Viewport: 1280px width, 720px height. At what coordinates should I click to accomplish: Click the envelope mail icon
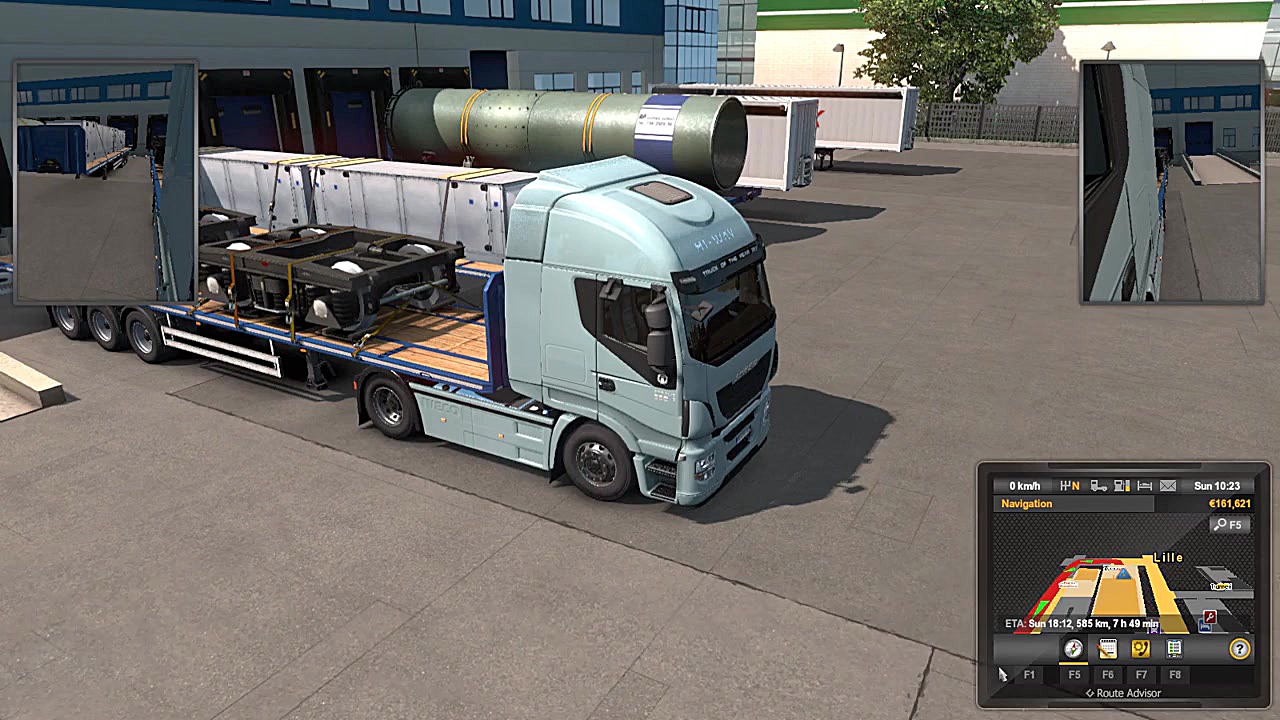[1168, 486]
